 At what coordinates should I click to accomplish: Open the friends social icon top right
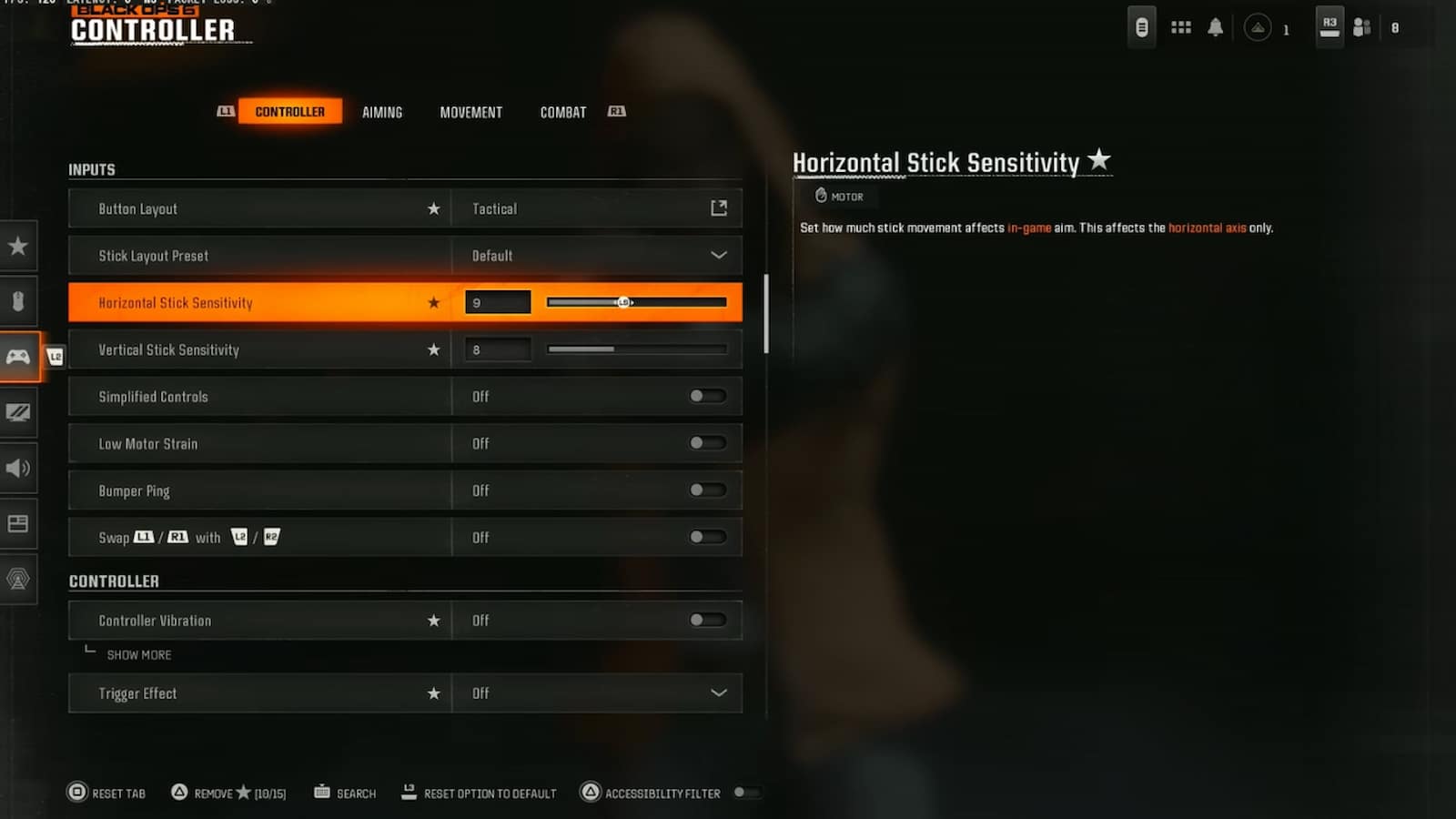(1361, 27)
